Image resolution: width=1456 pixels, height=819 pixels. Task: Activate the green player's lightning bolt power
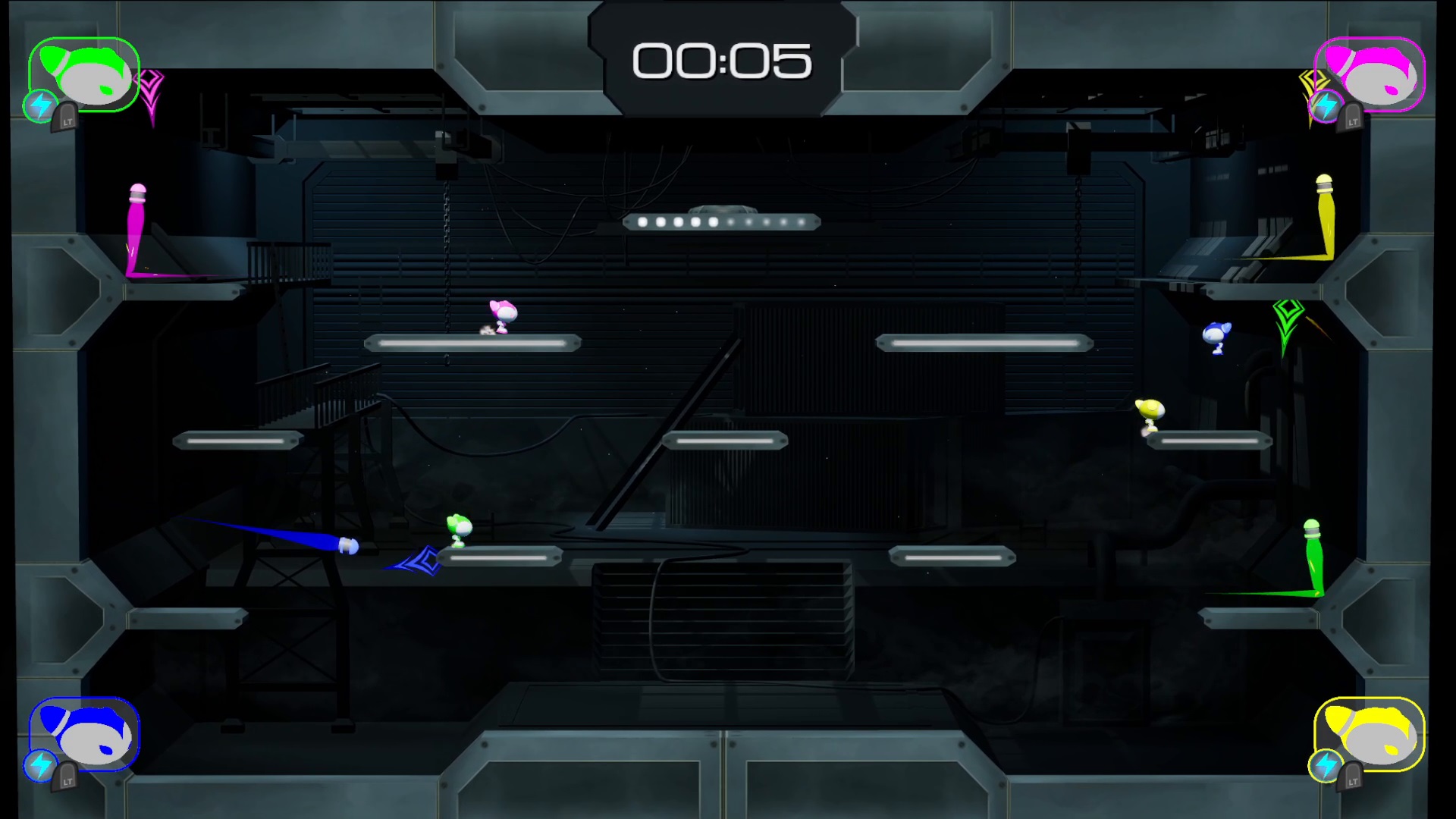pyautogui.click(x=39, y=106)
